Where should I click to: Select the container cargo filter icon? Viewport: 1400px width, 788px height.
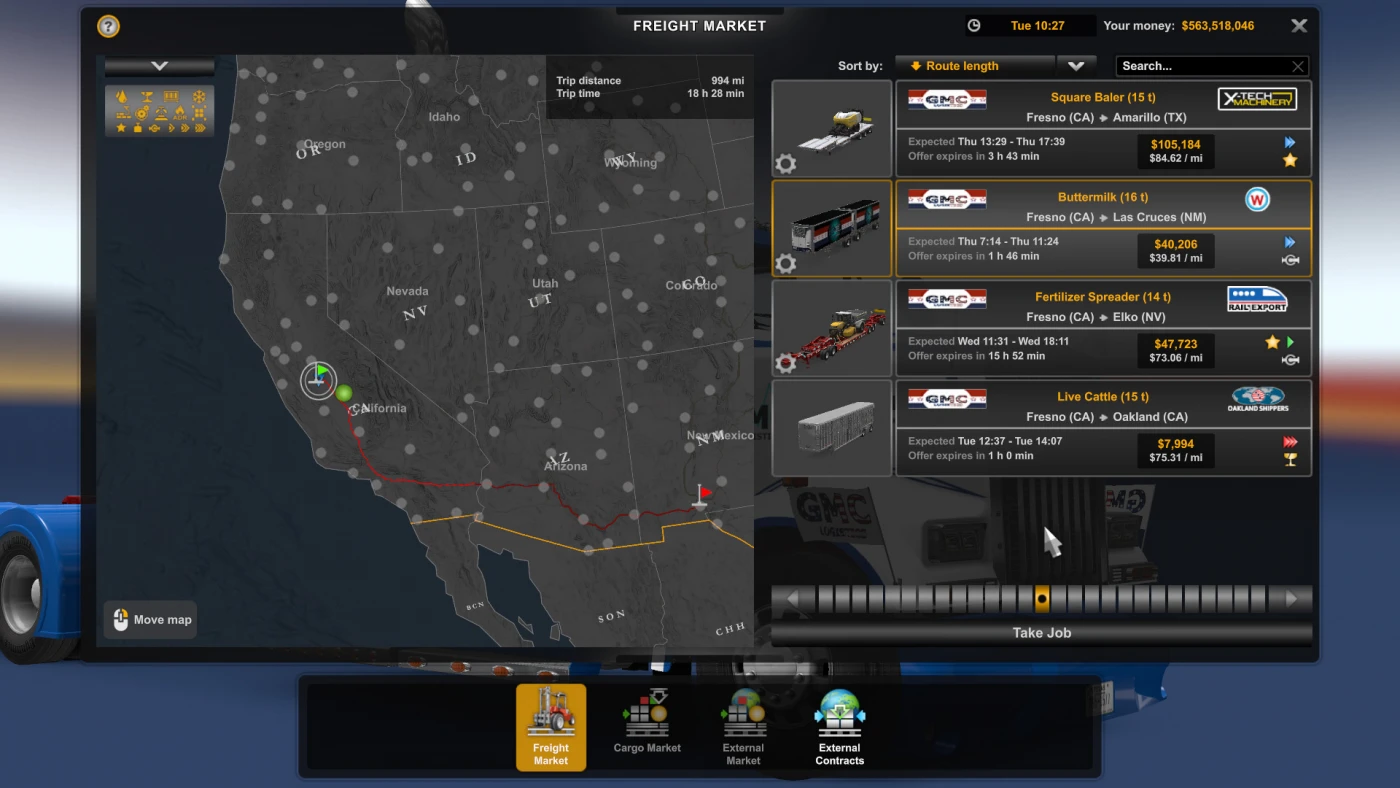(171, 96)
